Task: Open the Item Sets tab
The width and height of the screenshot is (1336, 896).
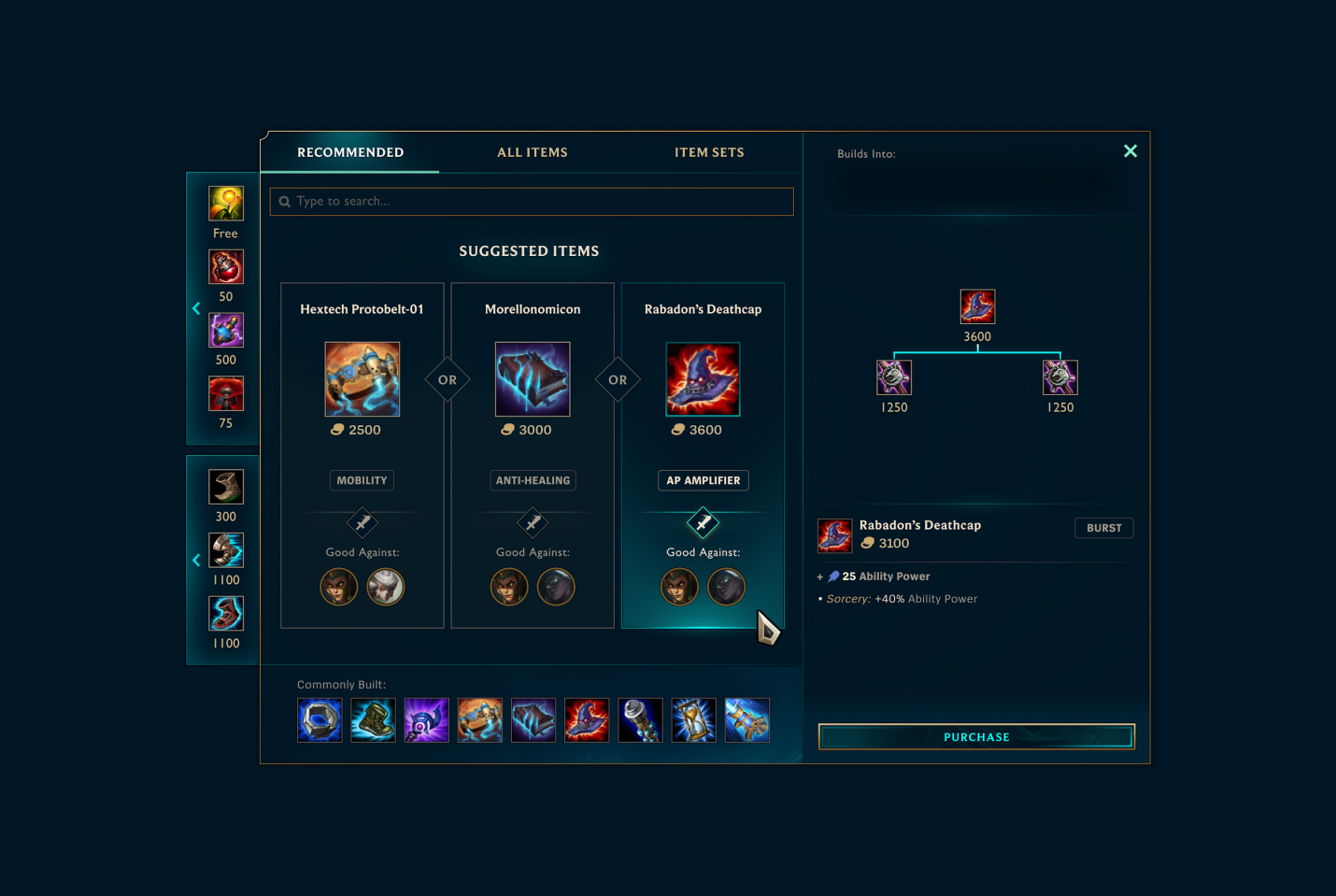Action: [x=709, y=152]
